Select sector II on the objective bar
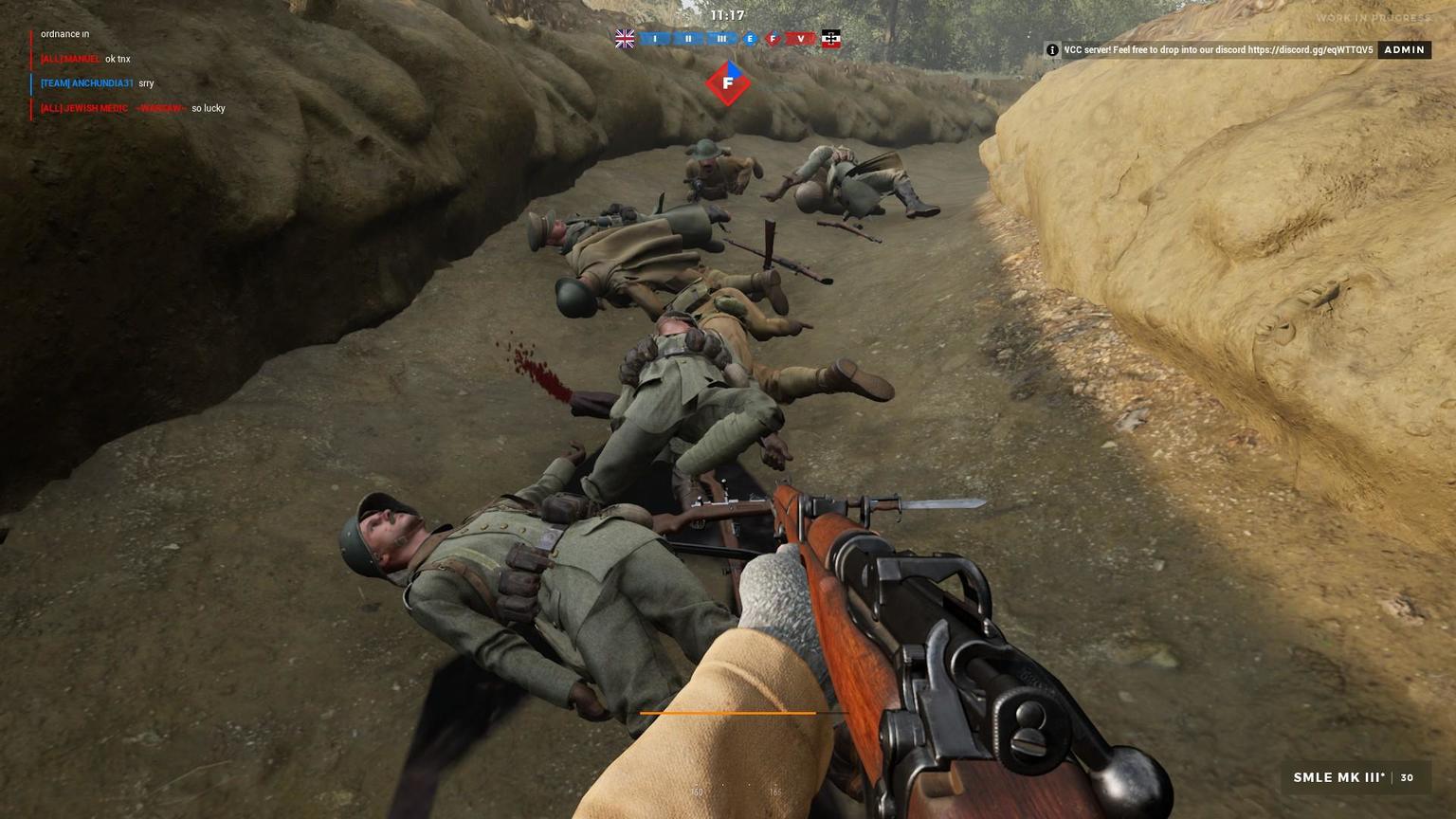Screen dimensions: 1456x819 click(688, 39)
